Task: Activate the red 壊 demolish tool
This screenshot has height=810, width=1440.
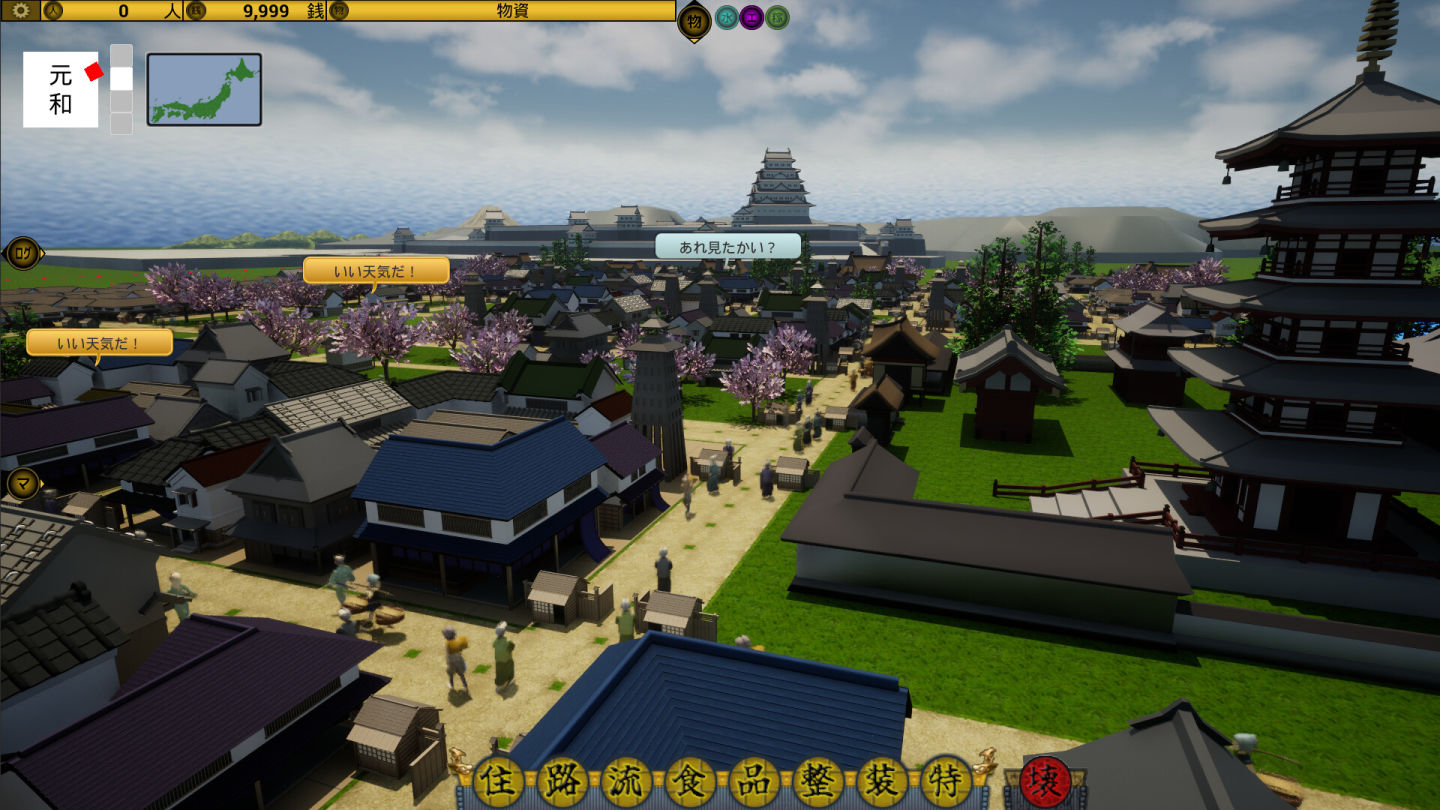Action: pos(1045,781)
